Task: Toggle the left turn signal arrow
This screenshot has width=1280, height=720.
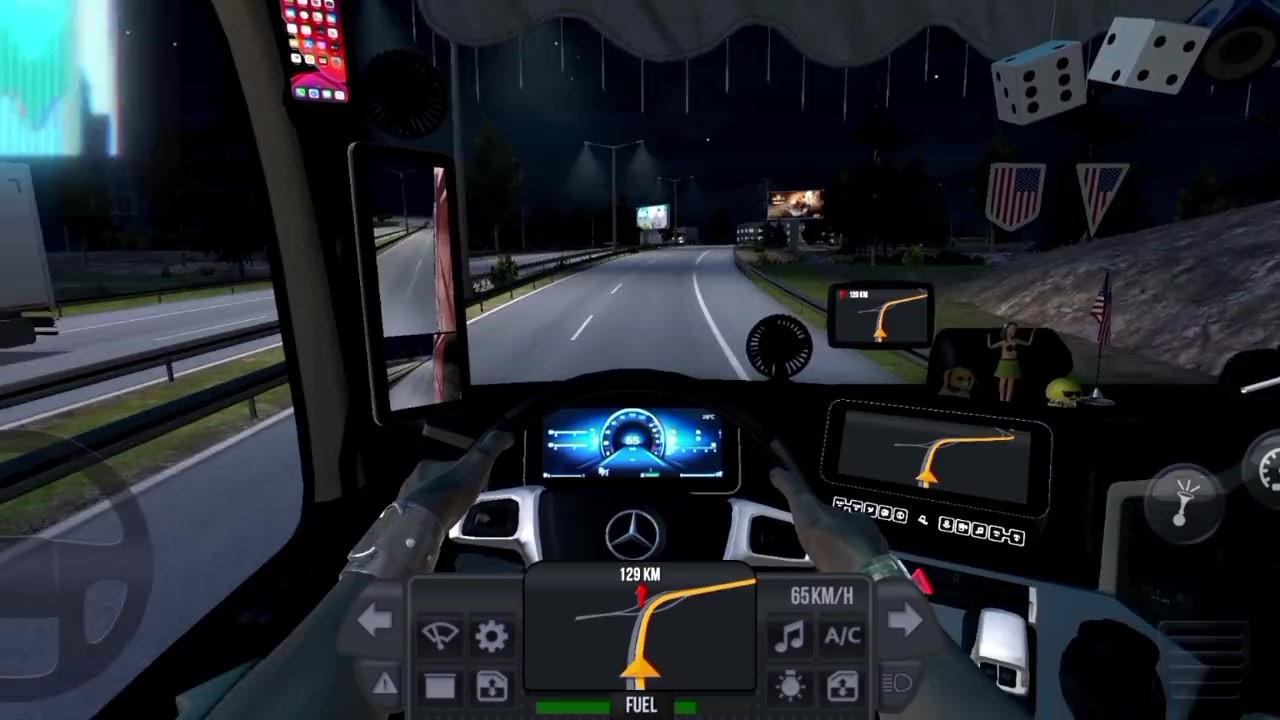Action: (x=376, y=618)
